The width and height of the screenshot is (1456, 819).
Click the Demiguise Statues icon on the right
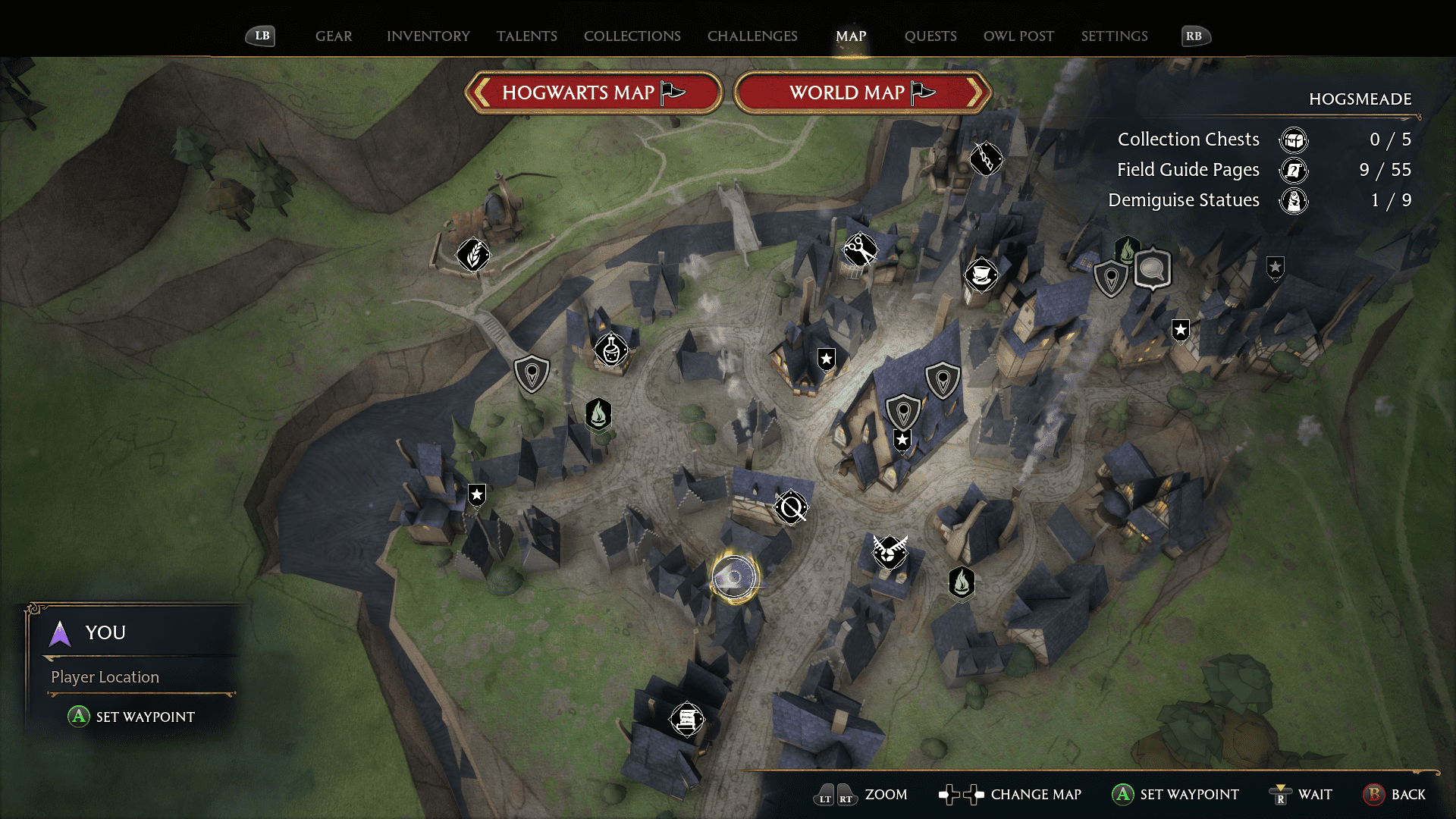coord(1294,201)
